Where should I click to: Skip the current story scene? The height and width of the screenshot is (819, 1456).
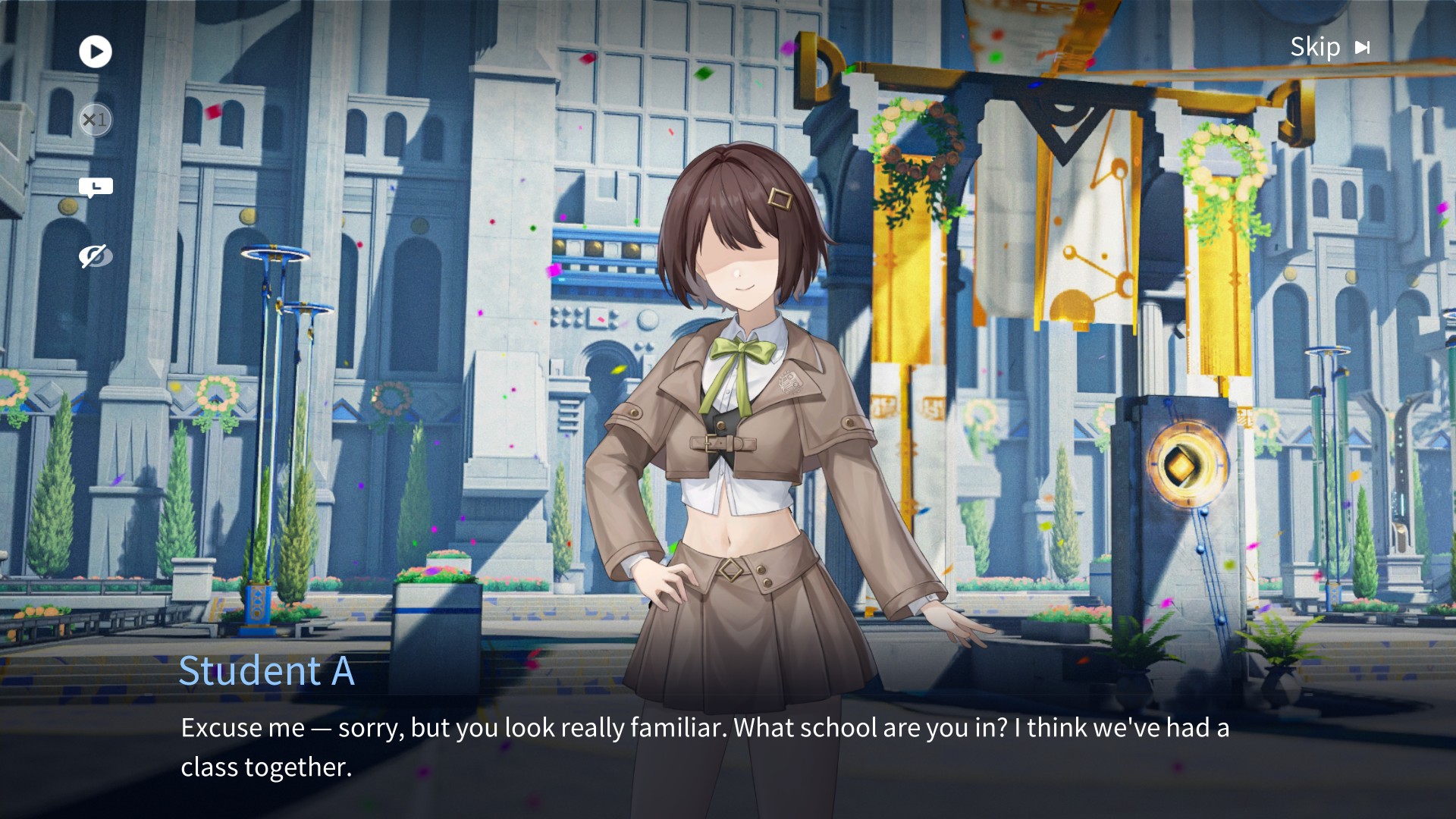click(x=1329, y=47)
